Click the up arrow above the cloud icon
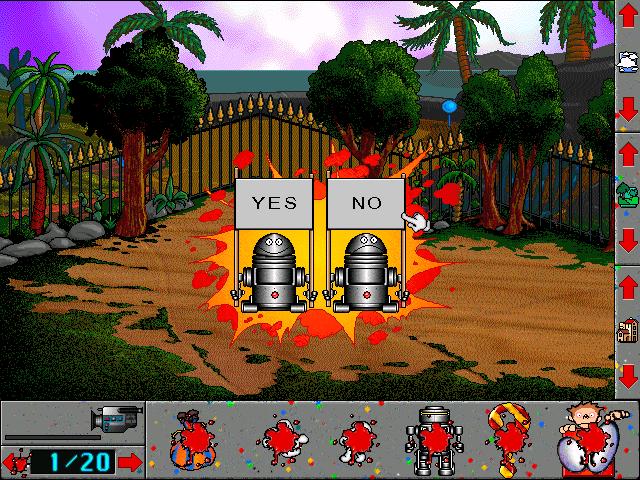The image size is (640, 480). (x=627, y=18)
